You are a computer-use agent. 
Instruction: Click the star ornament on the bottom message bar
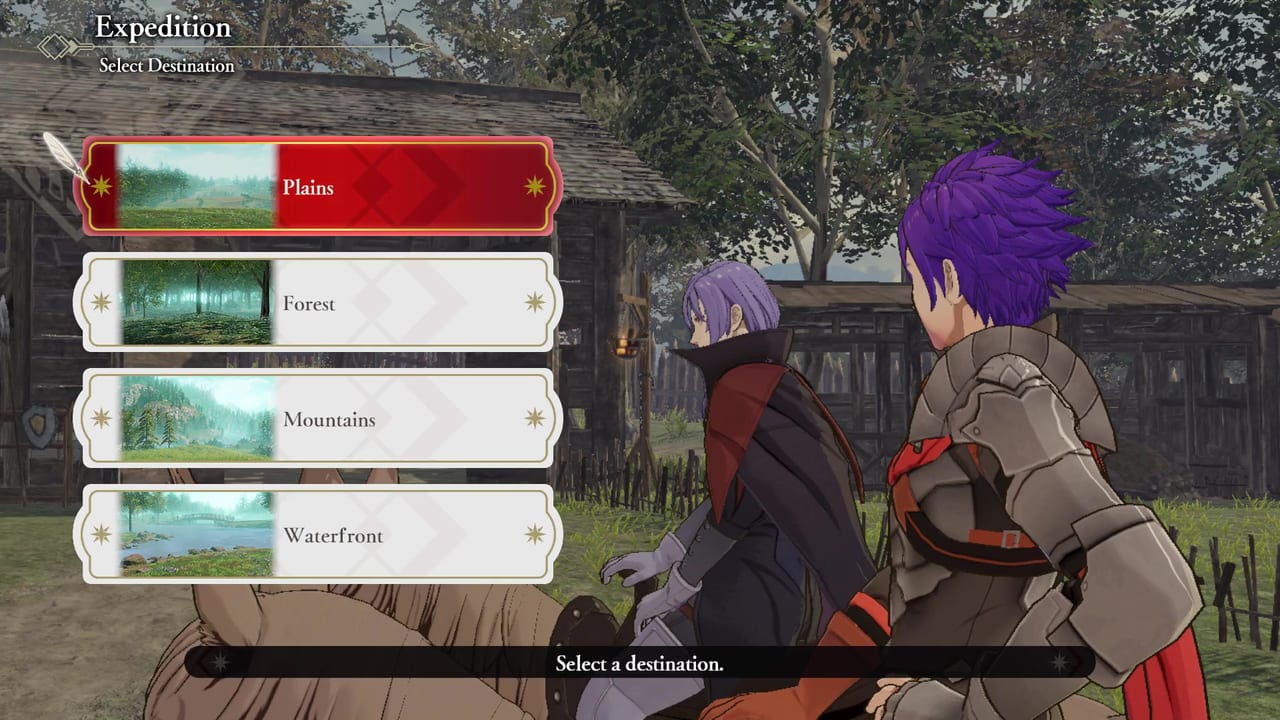click(x=220, y=663)
